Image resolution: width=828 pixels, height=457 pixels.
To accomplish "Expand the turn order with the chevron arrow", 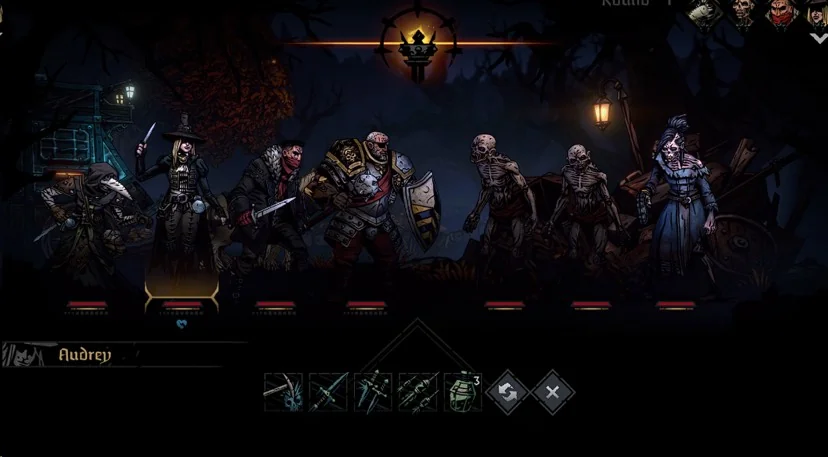I will pos(818,39).
